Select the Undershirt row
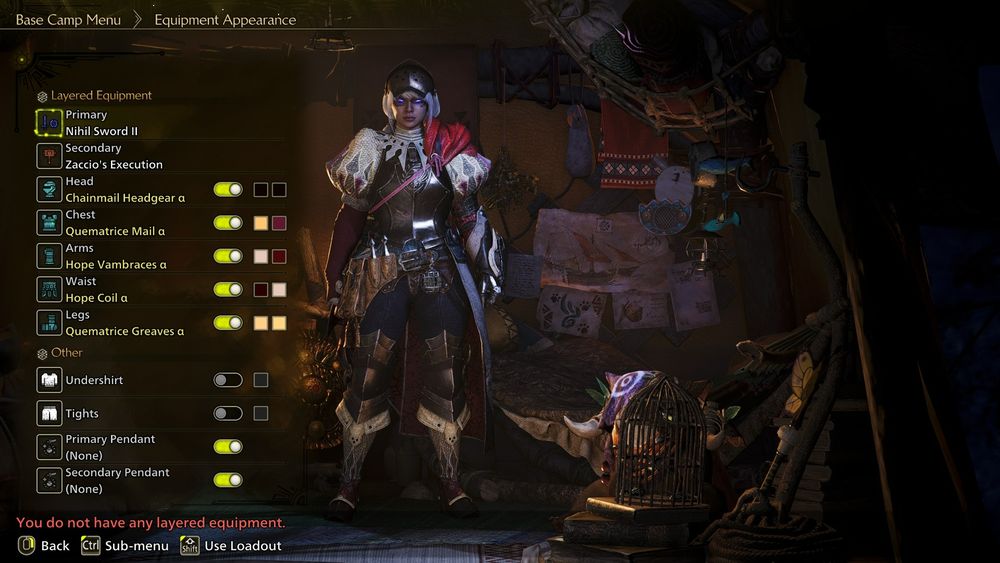1000x563 pixels. coord(94,380)
